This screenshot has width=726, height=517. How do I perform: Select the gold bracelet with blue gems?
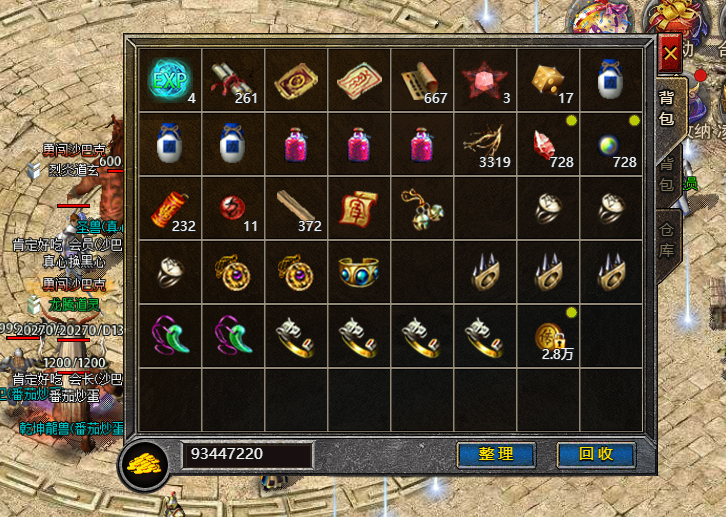click(x=358, y=272)
